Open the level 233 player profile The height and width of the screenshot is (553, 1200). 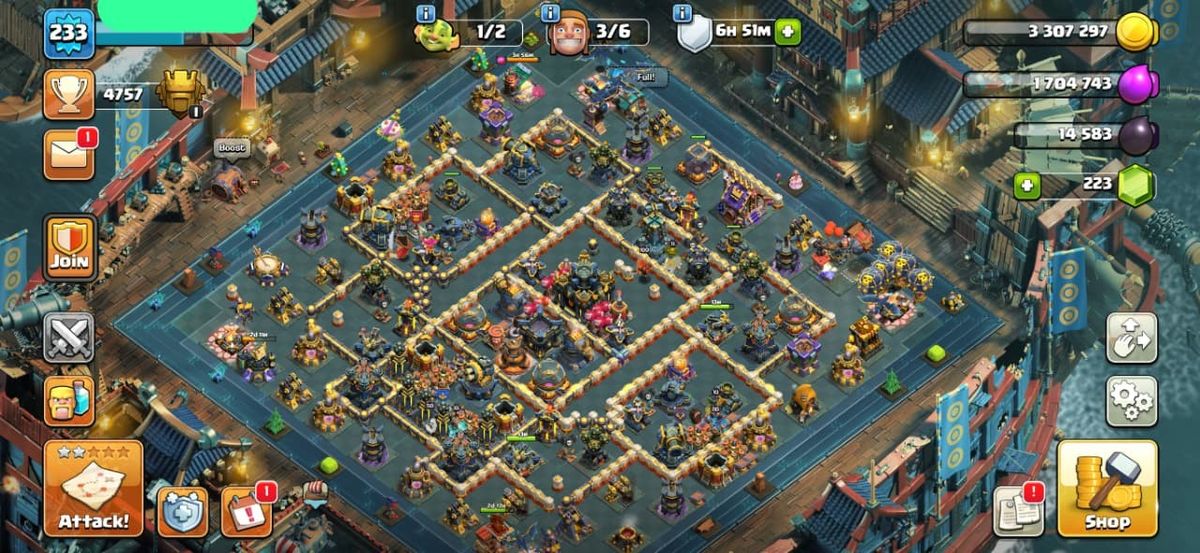68,33
